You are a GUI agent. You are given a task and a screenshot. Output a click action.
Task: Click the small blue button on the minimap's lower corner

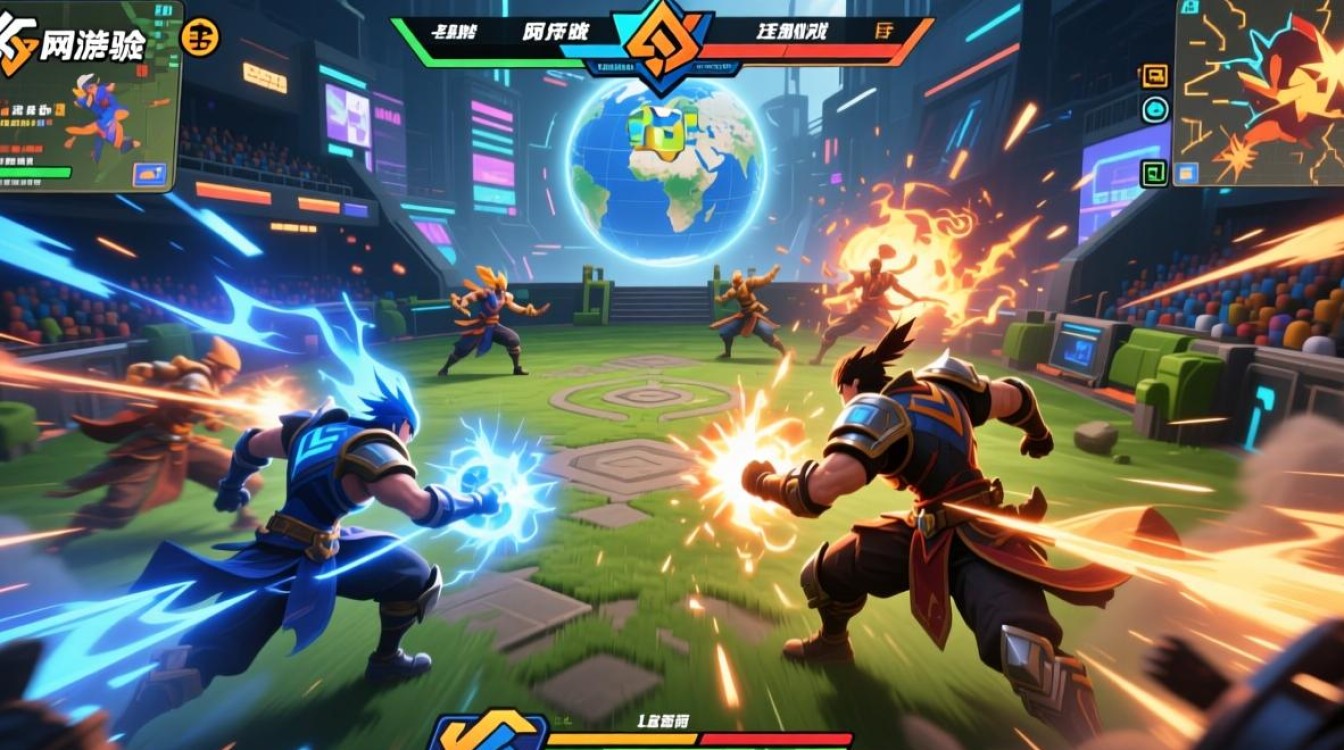1187,174
